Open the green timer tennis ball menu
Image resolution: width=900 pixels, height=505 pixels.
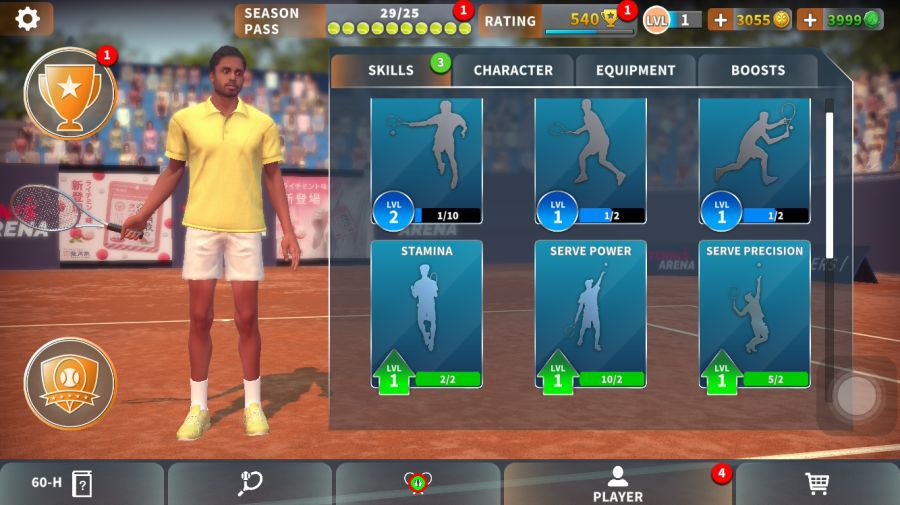point(417,484)
